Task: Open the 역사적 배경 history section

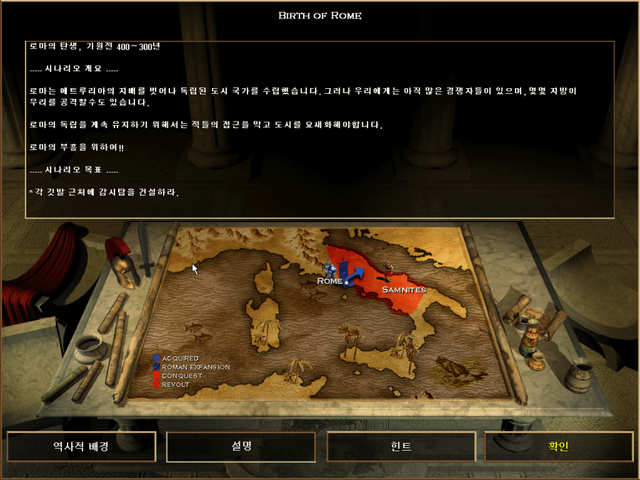Action: pos(82,447)
